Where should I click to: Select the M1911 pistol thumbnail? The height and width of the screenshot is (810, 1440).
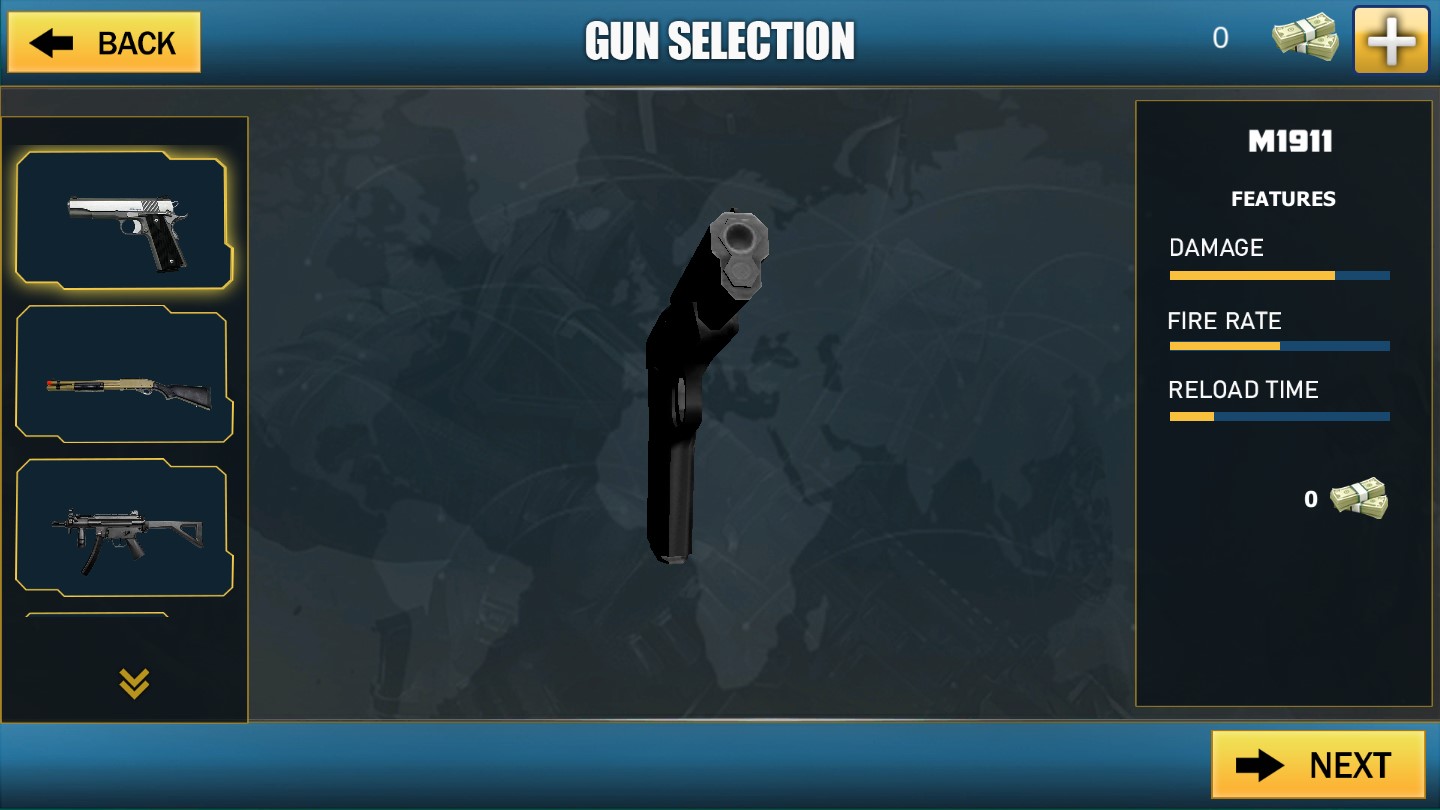point(124,218)
